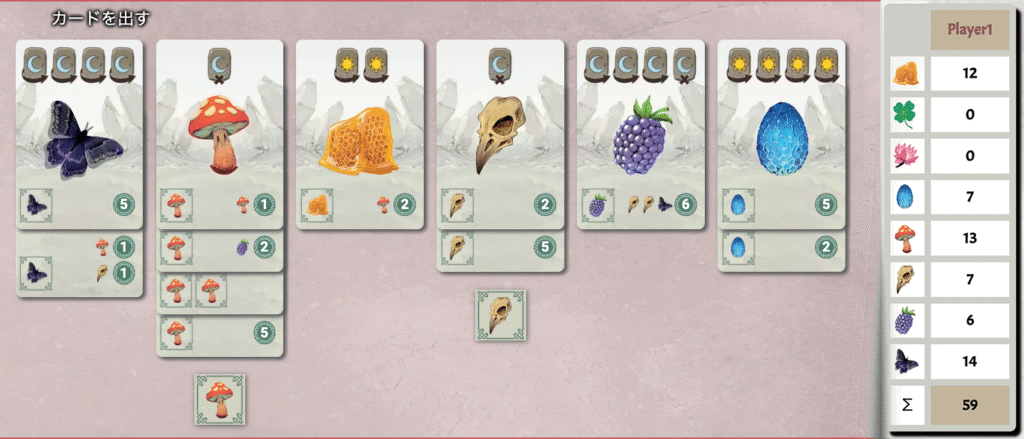Click the loose bird skull tile
Image resolution: width=1024 pixels, height=439 pixels.
[500, 314]
